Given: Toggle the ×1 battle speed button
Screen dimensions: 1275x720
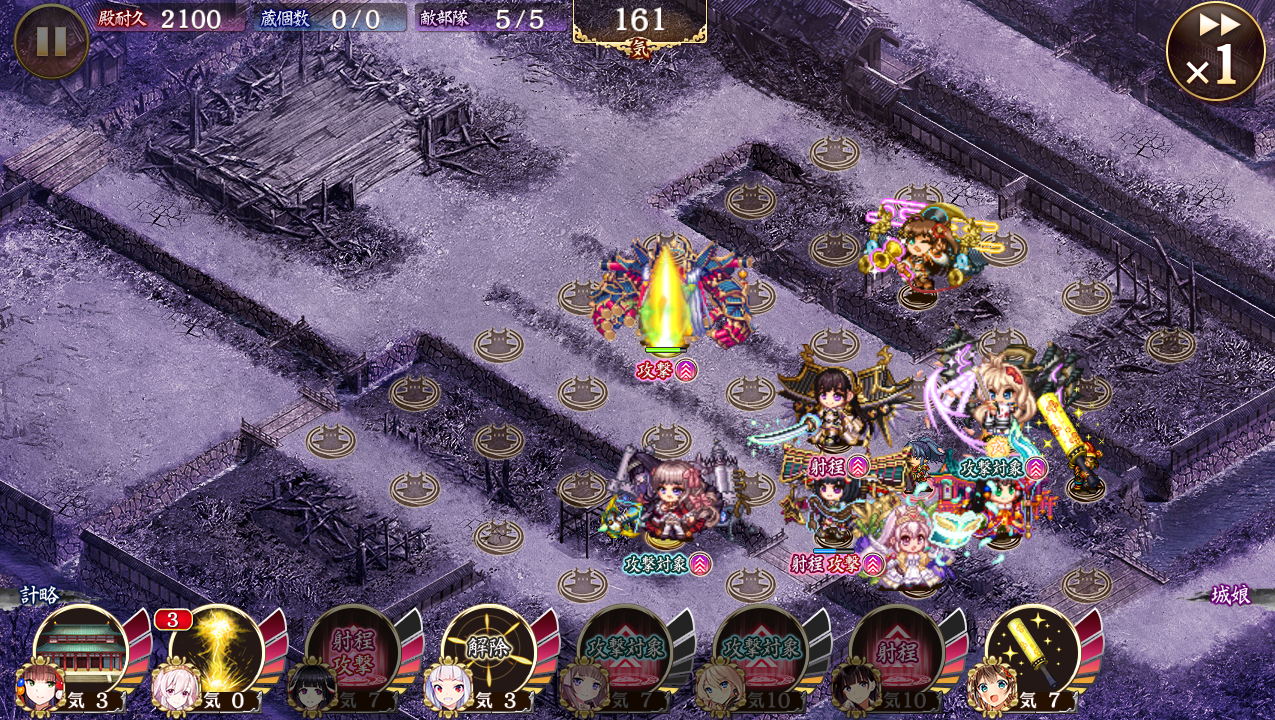Looking at the screenshot, I should tap(1215, 51).
